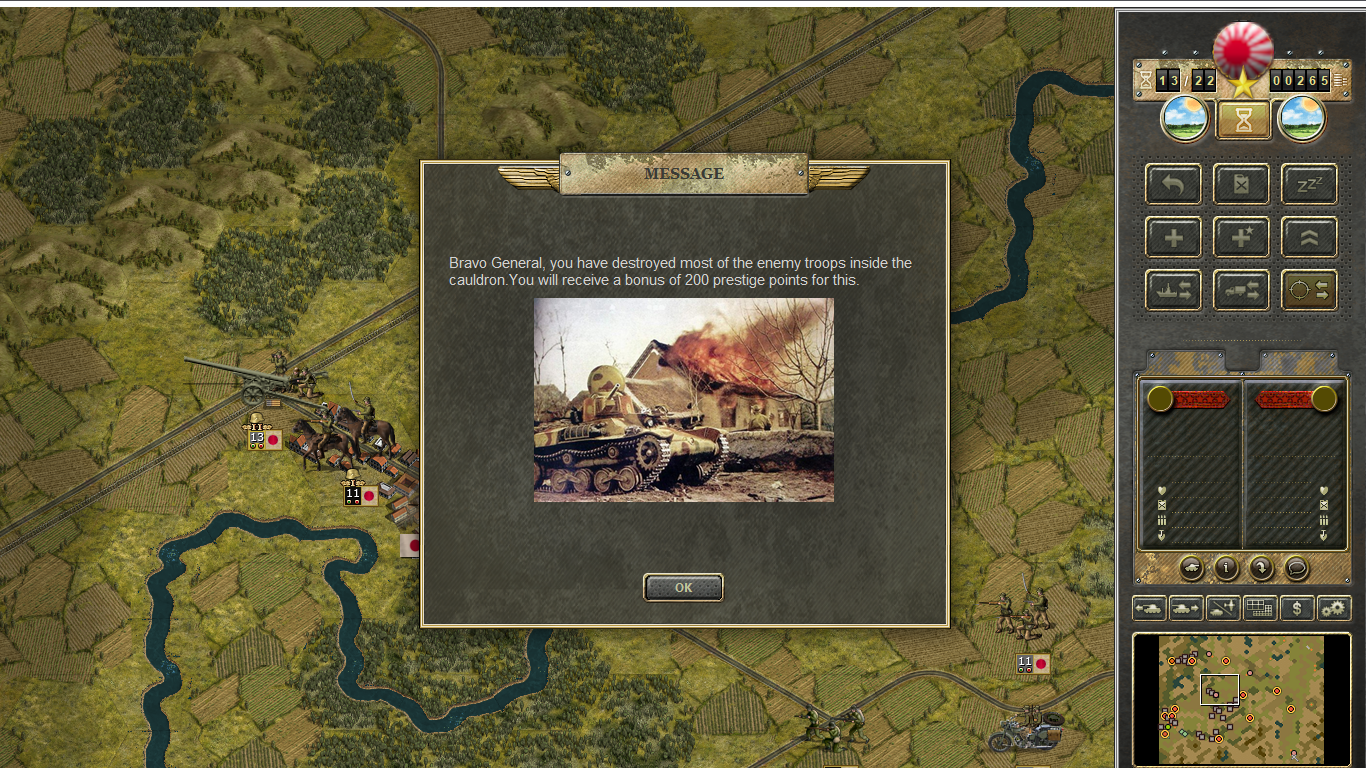Put the unit to sleep (ZZZ)
The image size is (1366, 768).
[1309, 184]
